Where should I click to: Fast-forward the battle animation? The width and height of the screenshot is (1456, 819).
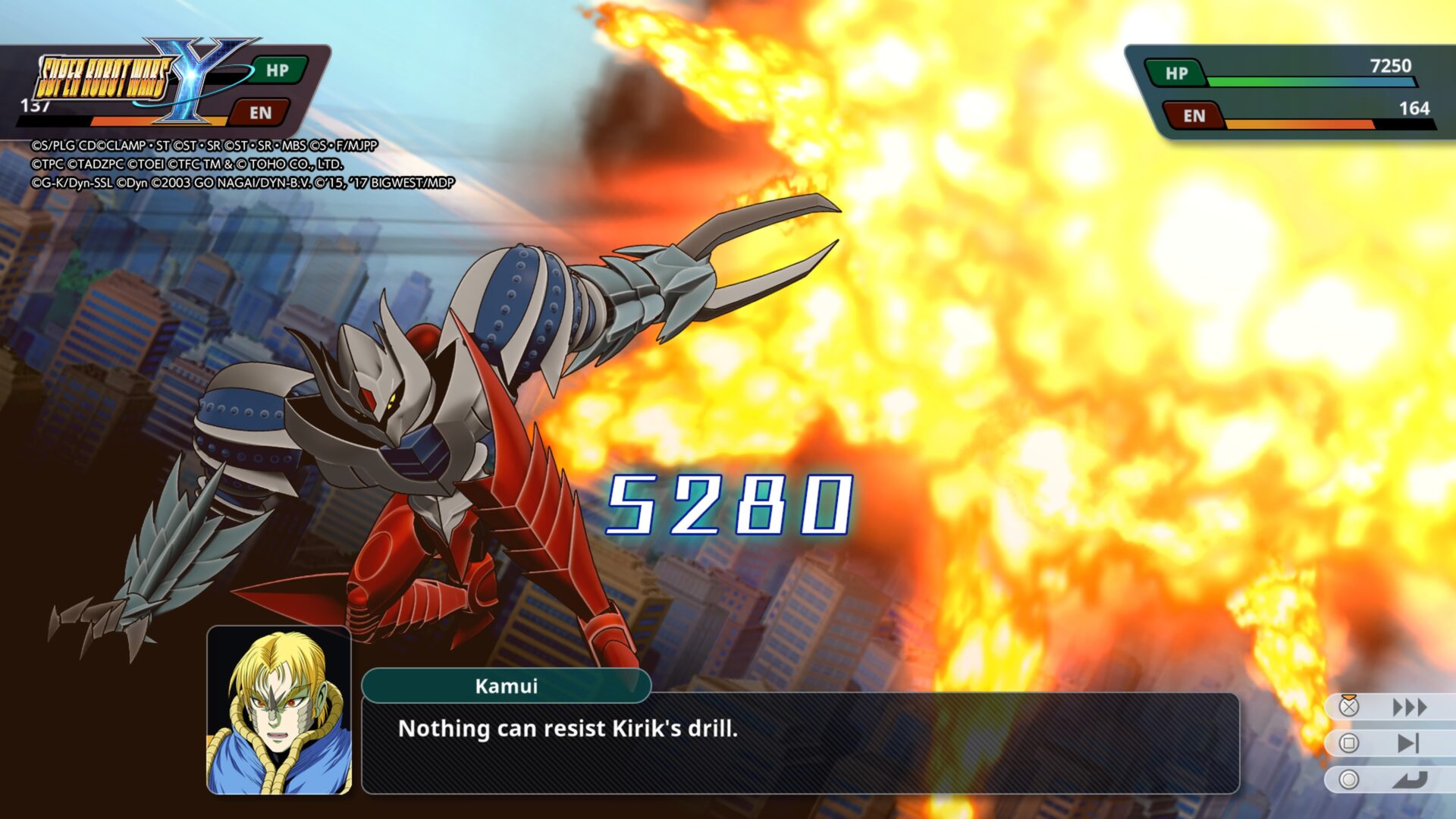[x=1409, y=708]
